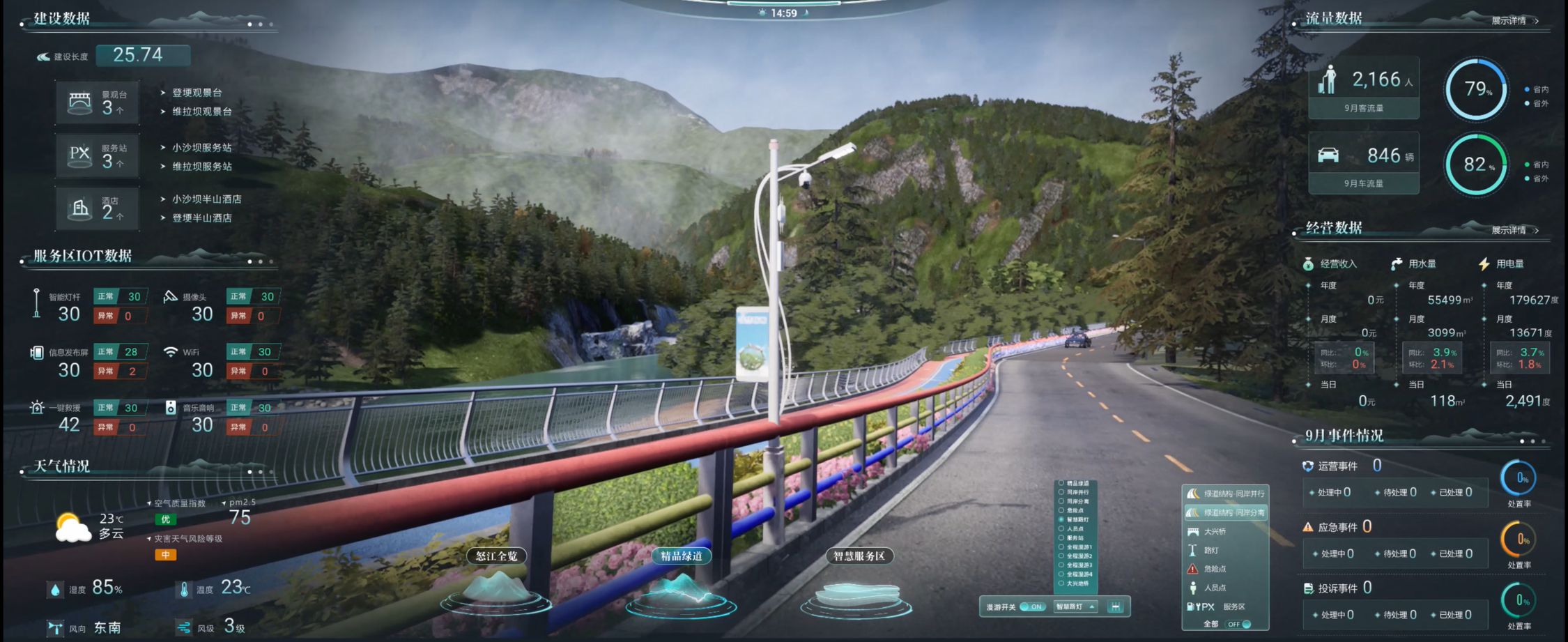Switch the 全部 toggle on
Viewport: 1568px width, 642px height.
coord(1239,624)
